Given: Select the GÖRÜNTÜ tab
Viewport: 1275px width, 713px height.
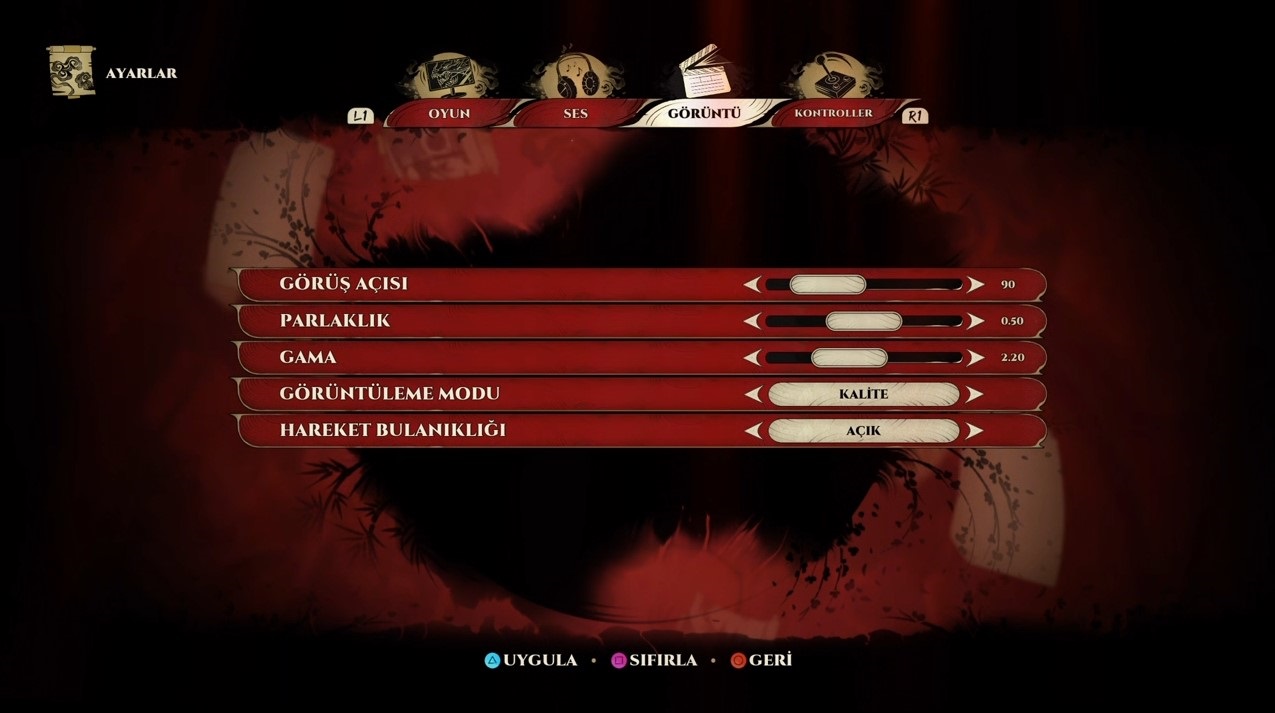Looking at the screenshot, I should tap(704, 113).
